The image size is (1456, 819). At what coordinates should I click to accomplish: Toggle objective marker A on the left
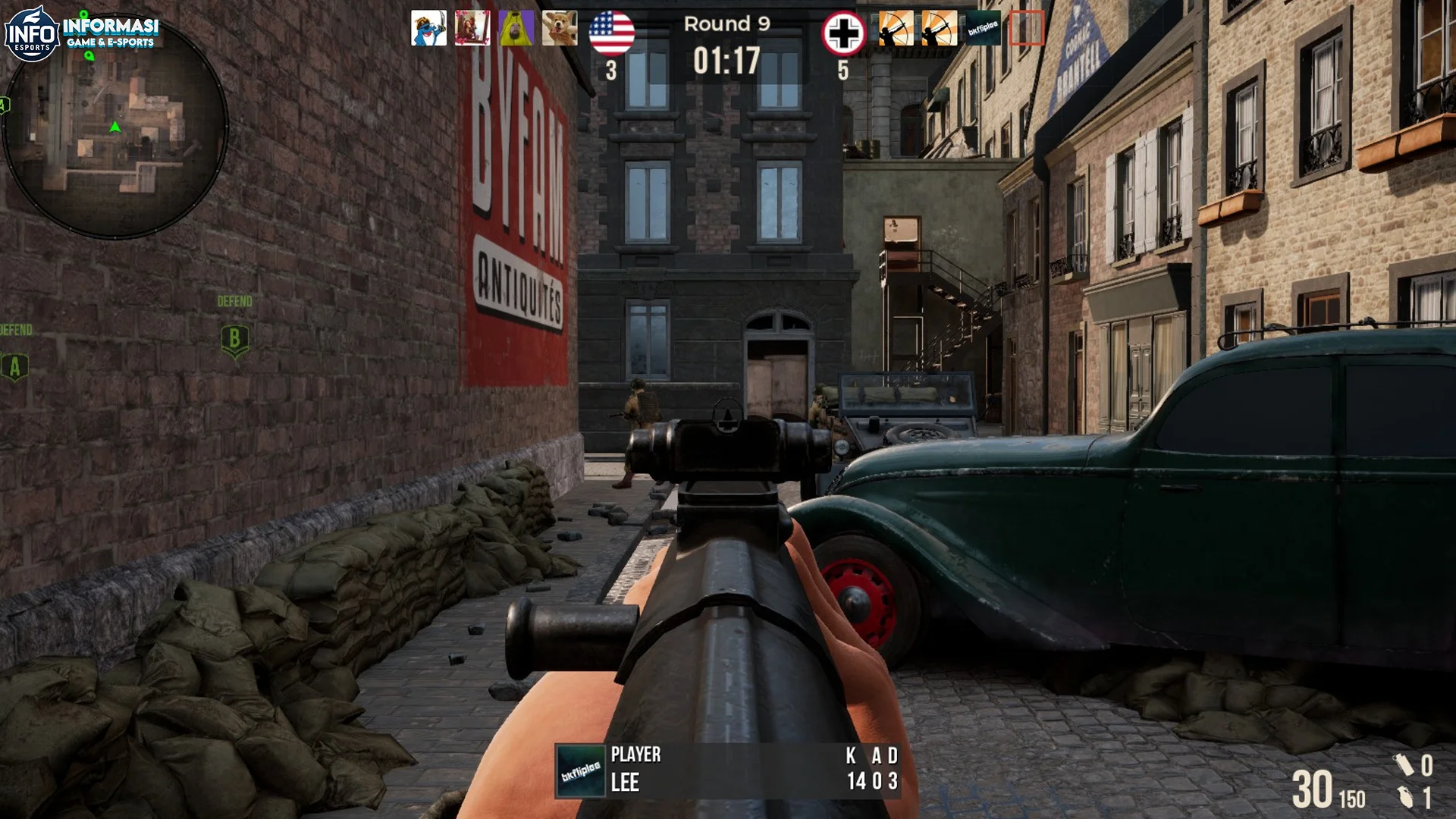[x=14, y=367]
